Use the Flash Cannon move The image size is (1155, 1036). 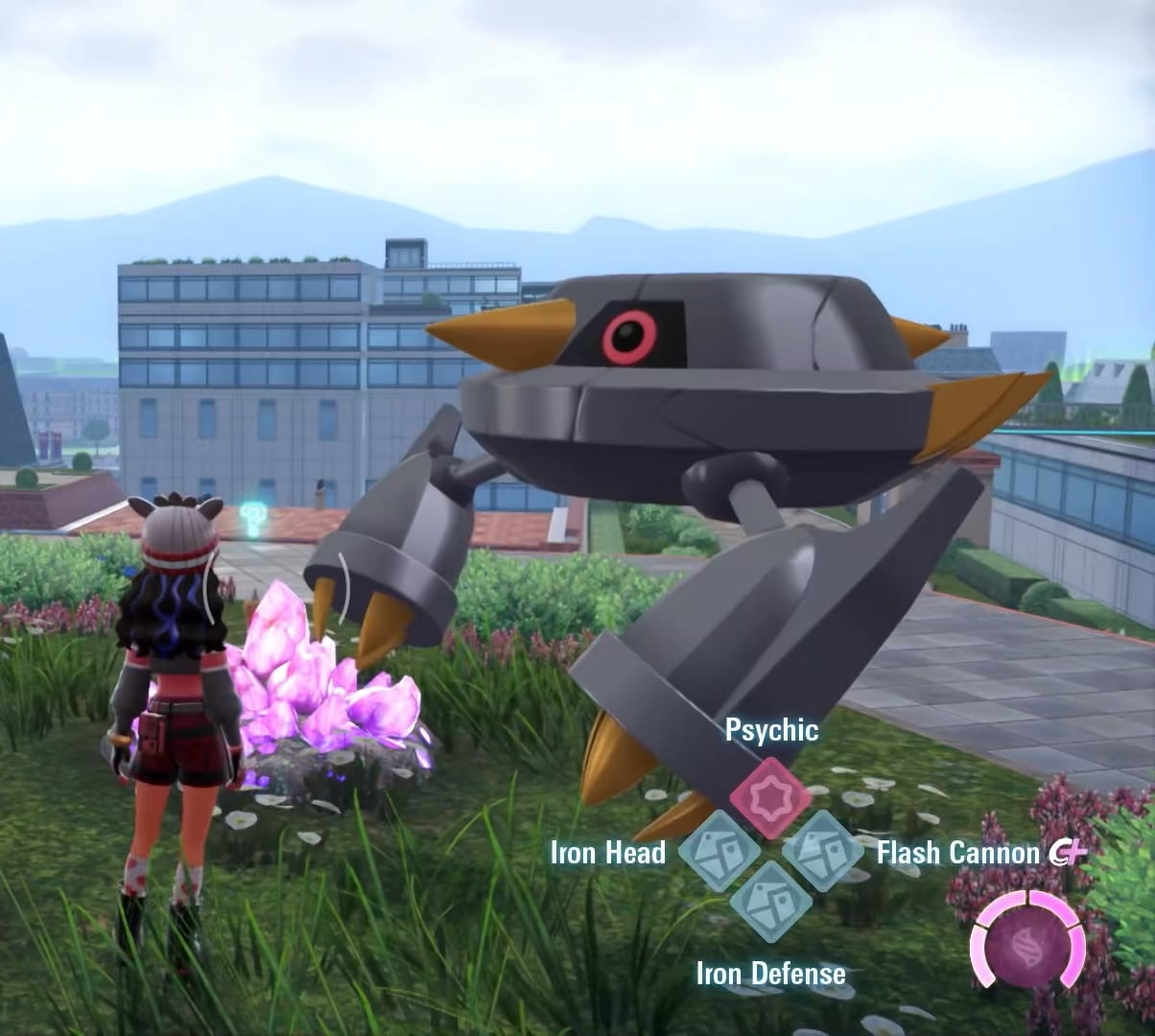[822, 850]
